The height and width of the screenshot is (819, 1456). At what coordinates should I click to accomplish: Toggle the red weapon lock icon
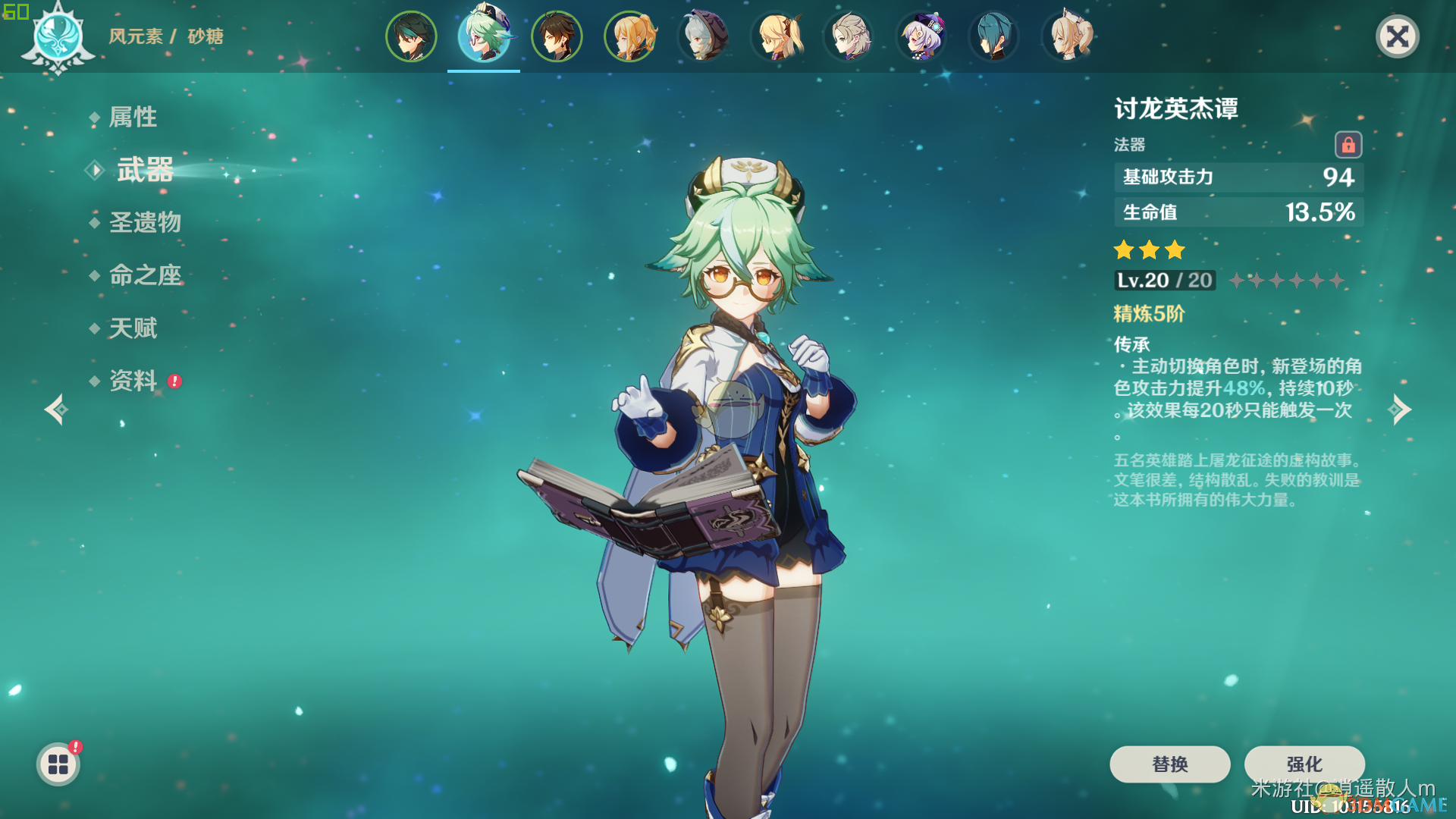(x=1348, y=144)
